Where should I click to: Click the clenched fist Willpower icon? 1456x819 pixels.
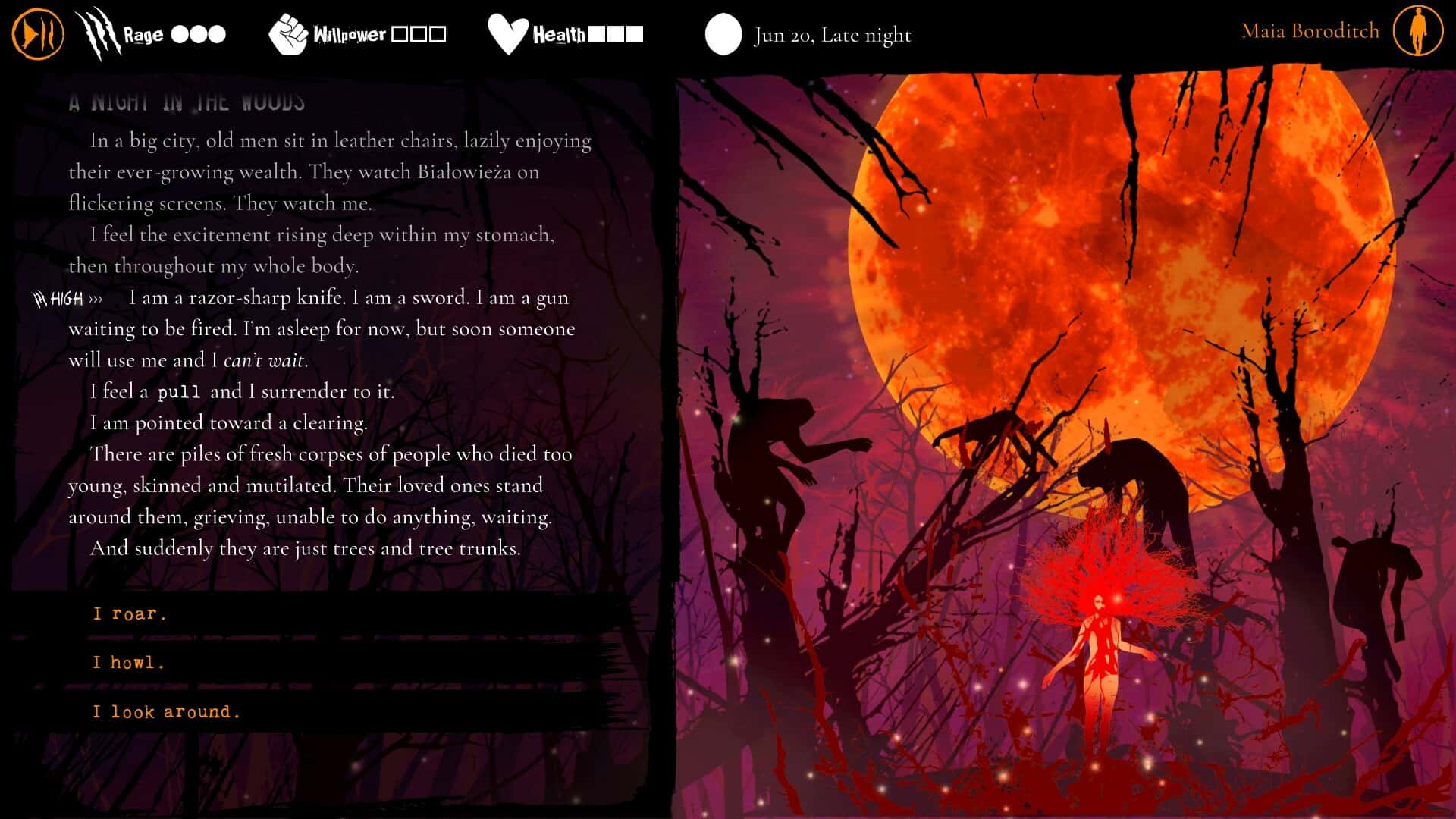click(289, 33)
